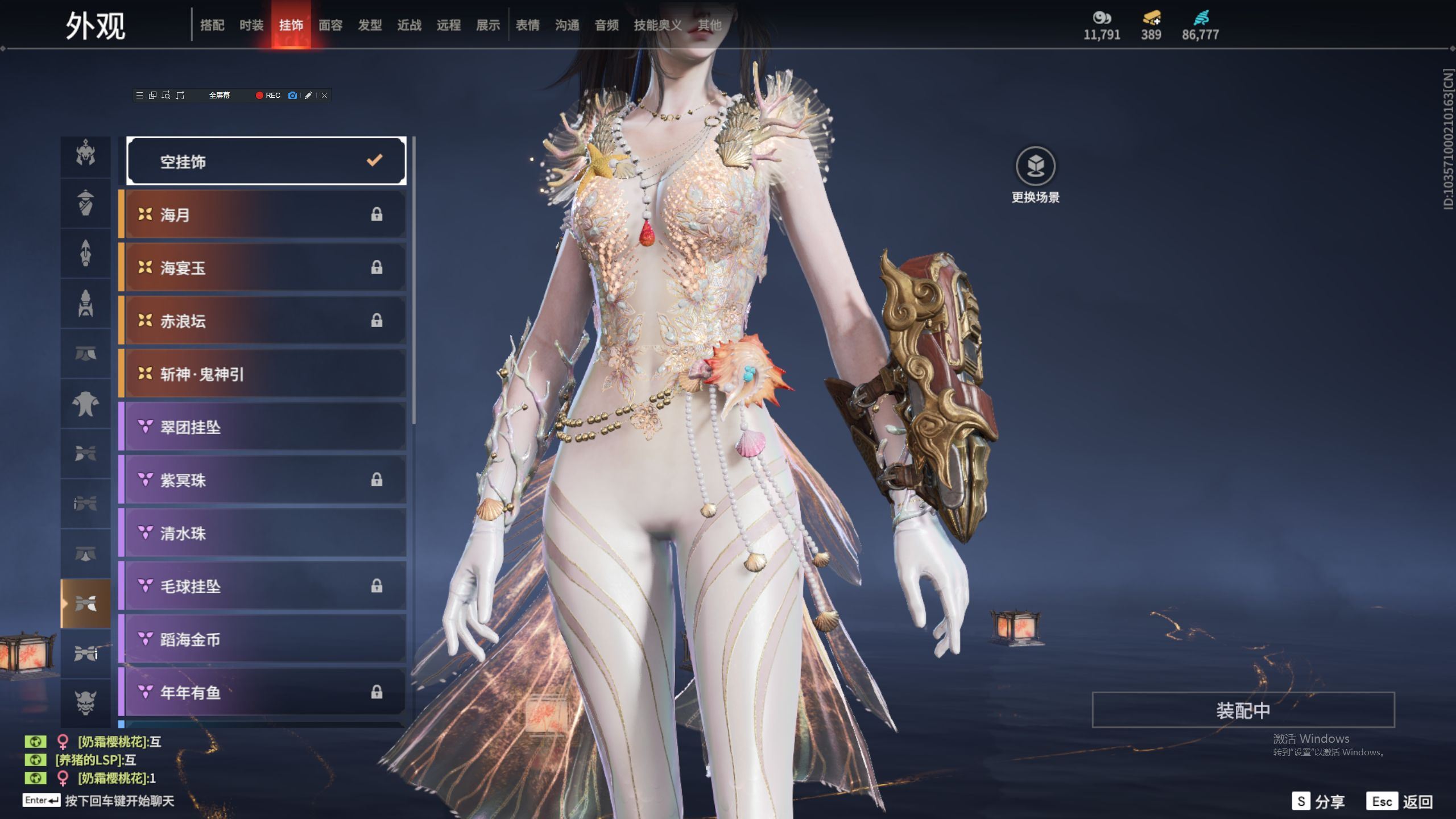The image size is (1456, 819).
Task: Choose the 空挂饰 empty accessory entry
Action: [266, 162]
